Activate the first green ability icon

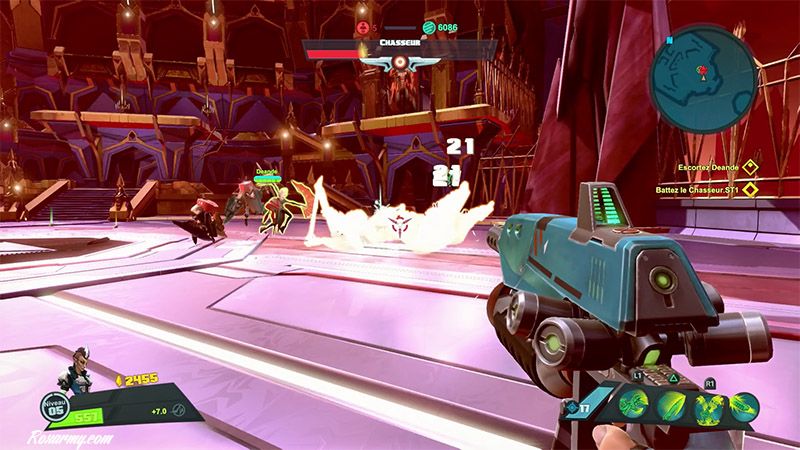coord(634,404)
